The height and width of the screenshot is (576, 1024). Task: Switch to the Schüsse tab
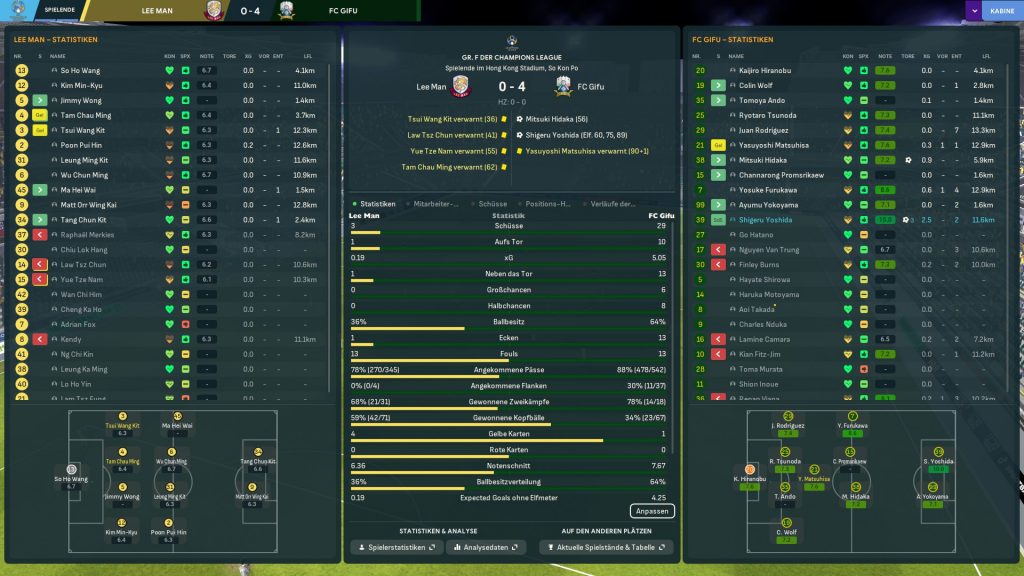click(x=494, y=203)
